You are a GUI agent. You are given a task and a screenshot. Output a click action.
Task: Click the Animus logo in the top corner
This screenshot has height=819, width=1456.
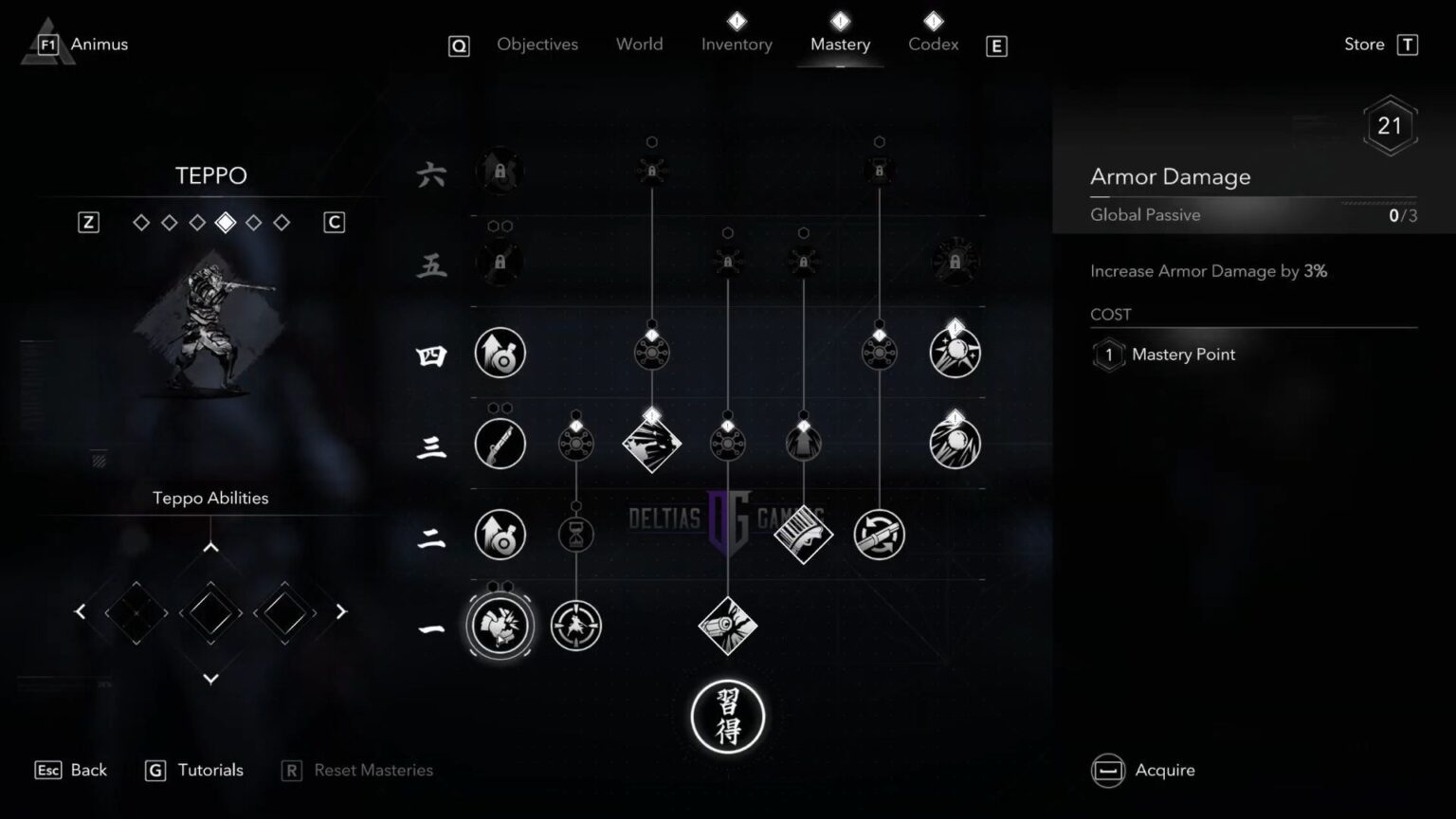45,42
